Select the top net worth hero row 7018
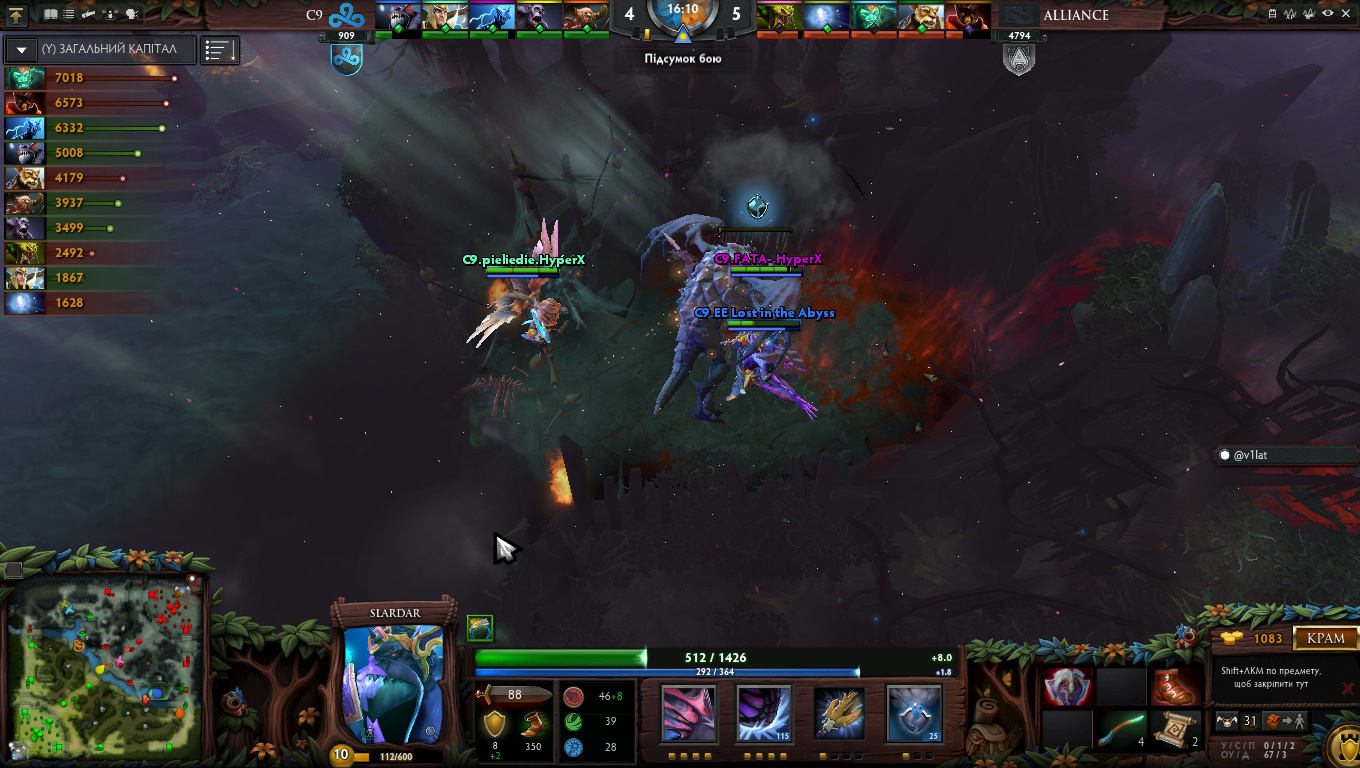 [90, 78]
